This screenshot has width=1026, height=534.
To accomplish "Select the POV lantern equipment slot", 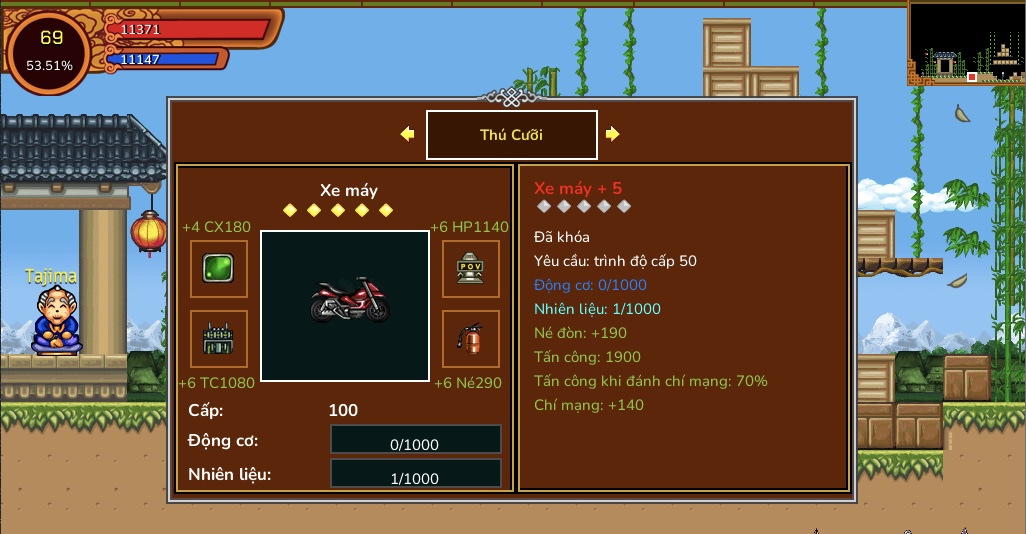I will (x=471, y=268).
